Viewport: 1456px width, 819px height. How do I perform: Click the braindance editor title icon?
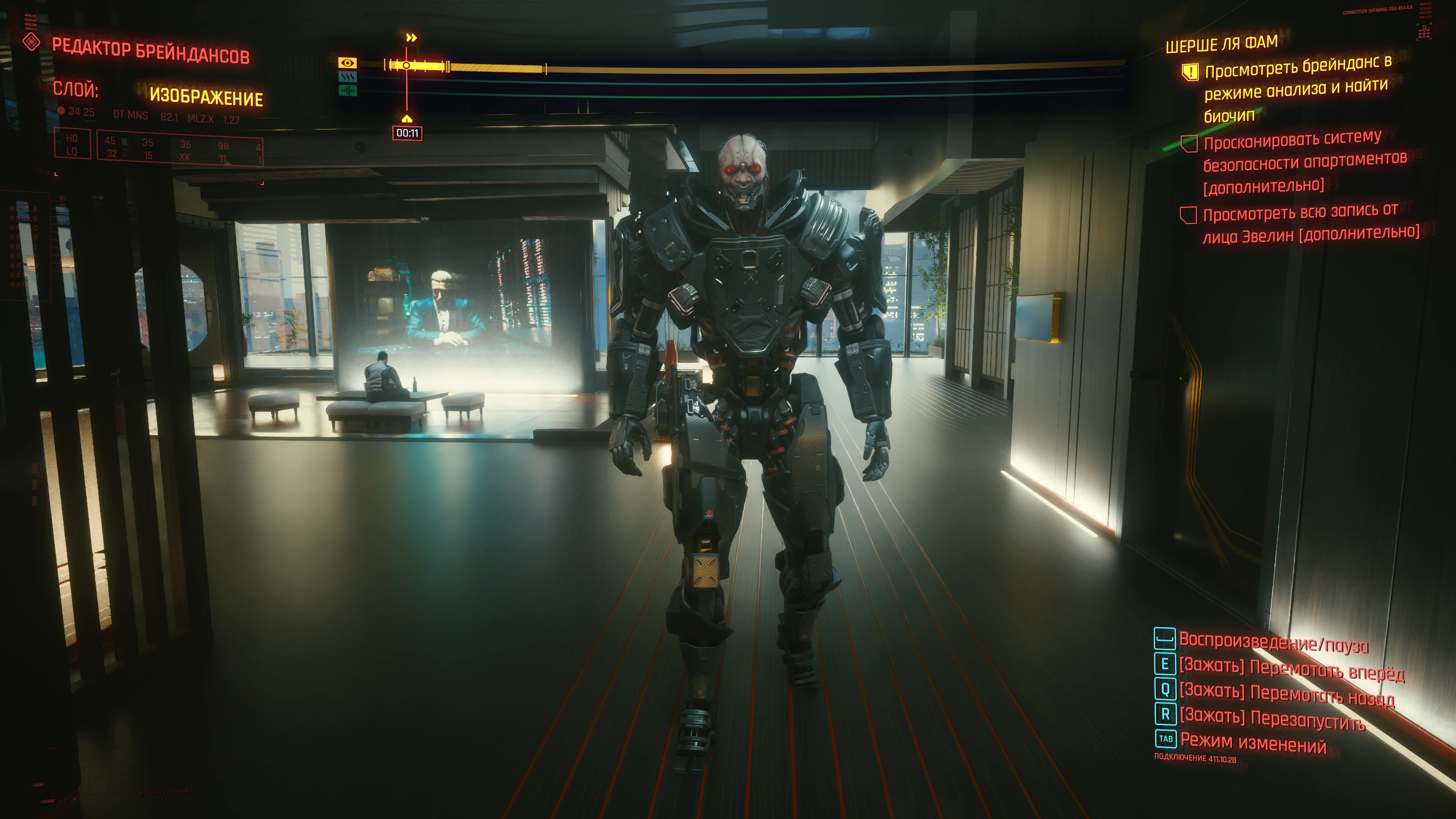coord(32,42)
